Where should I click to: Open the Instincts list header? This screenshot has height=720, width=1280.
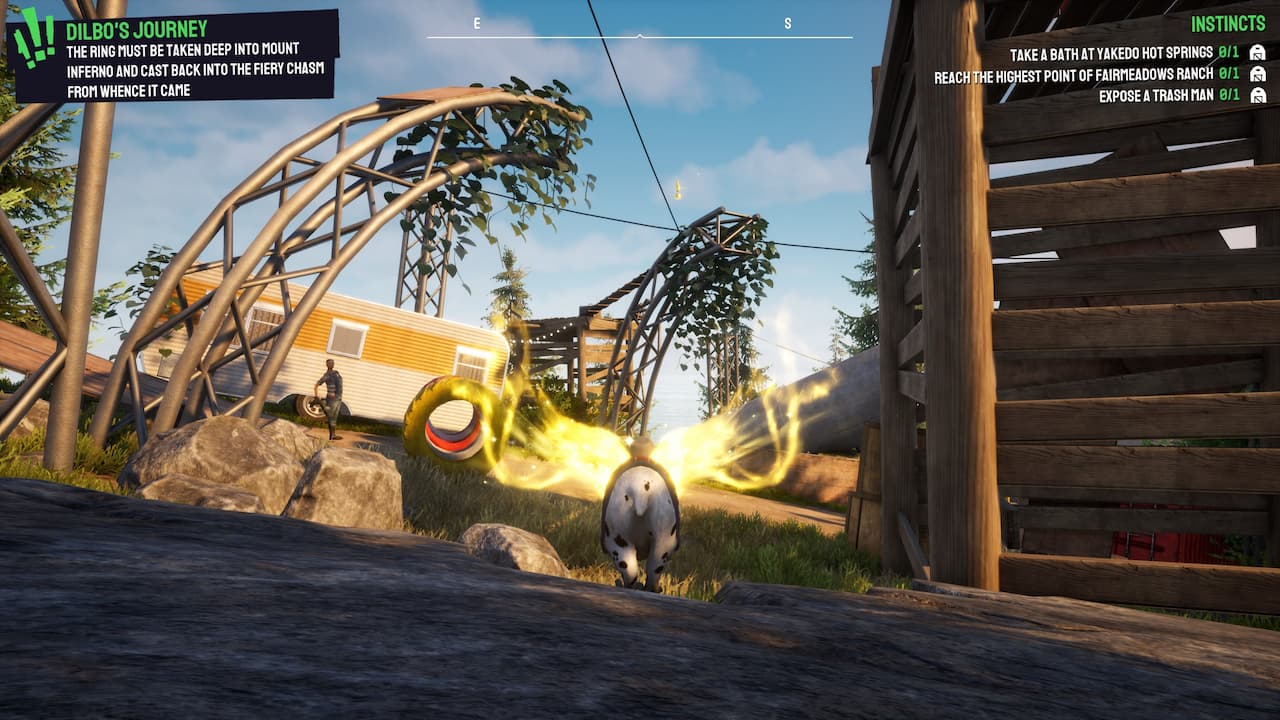point(1228,23)
